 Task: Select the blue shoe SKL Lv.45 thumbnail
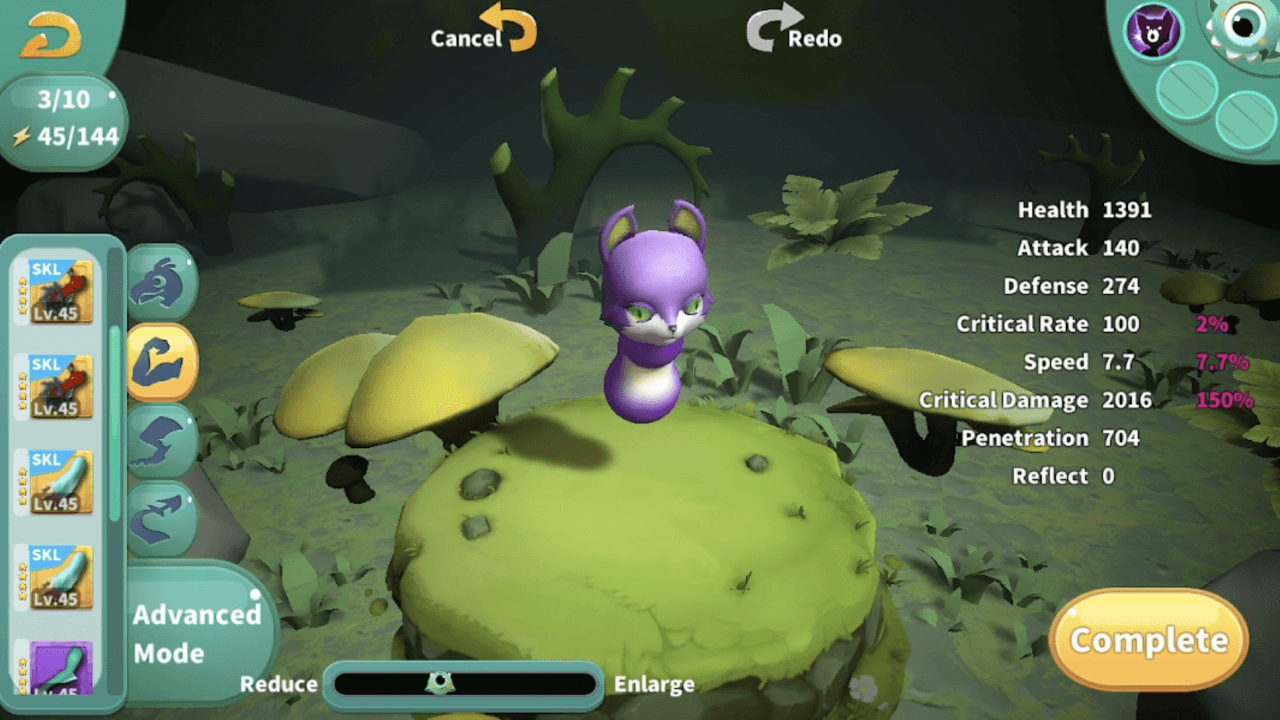[62, 483]
